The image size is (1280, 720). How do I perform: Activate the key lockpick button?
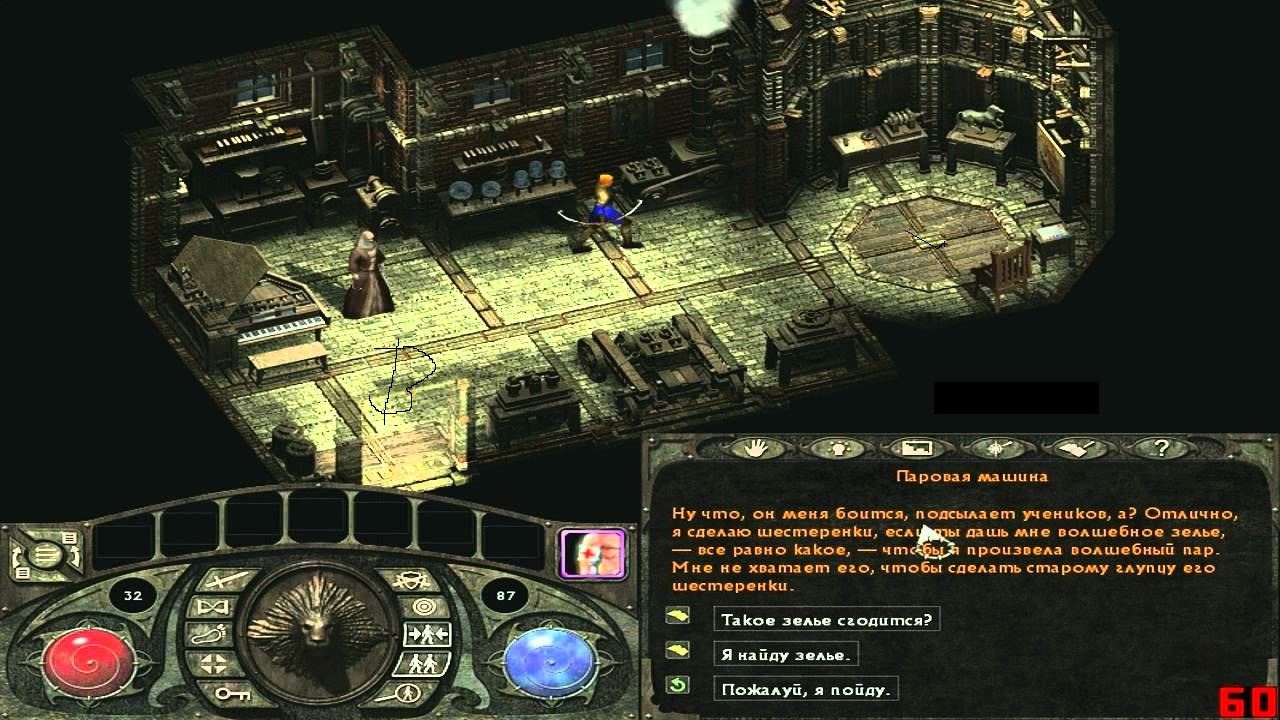pos(231,691)
